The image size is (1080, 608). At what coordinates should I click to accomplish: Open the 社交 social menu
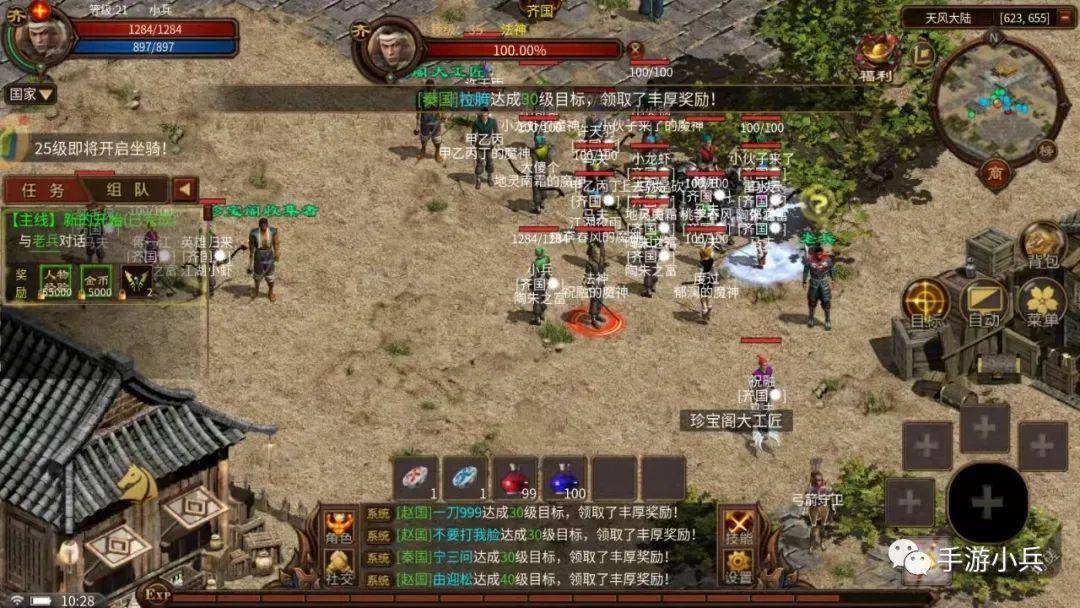point(338,567)
